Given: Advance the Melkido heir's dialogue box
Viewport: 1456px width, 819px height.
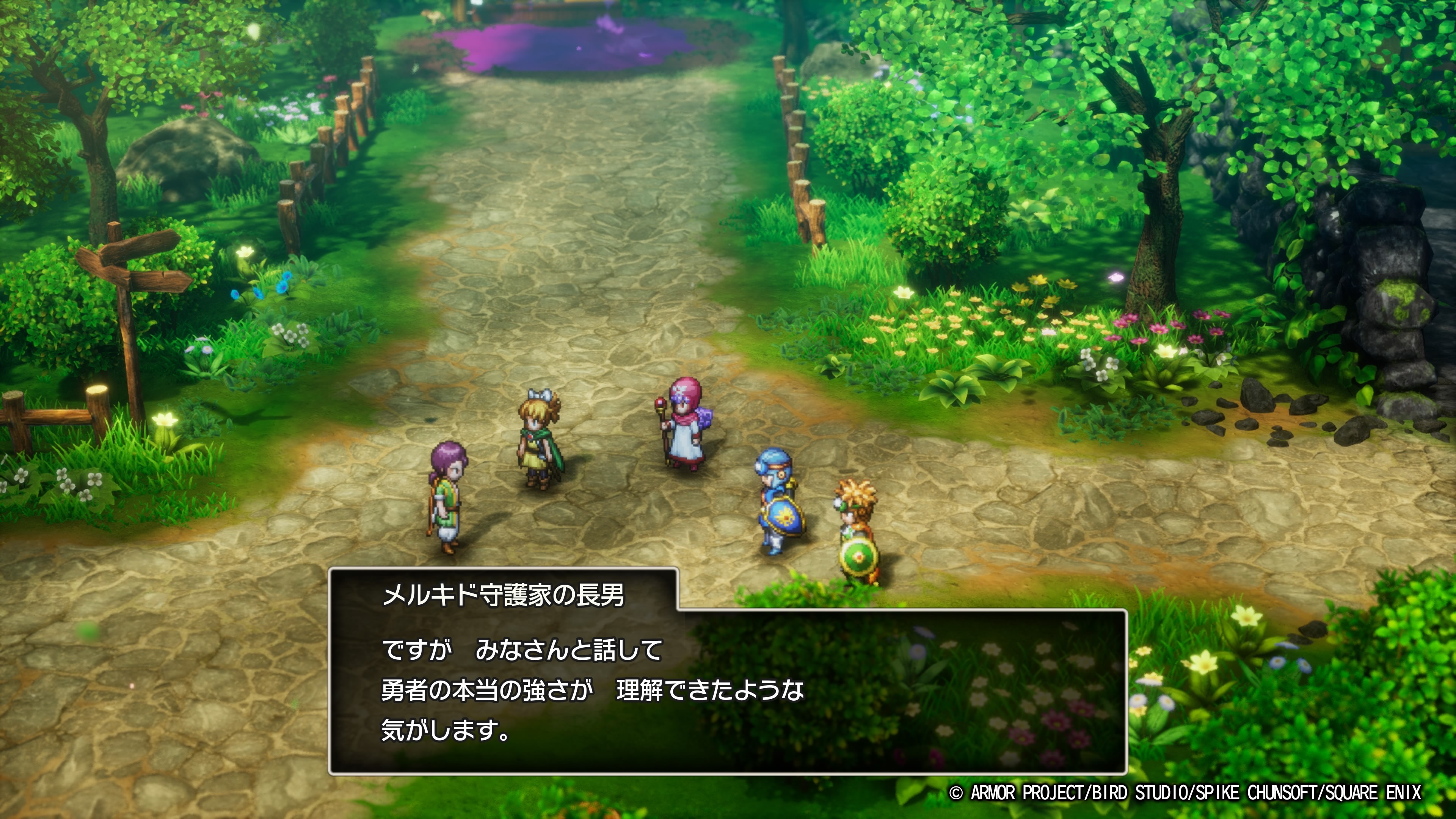Looking at the screenshot, I should [728, 690].
